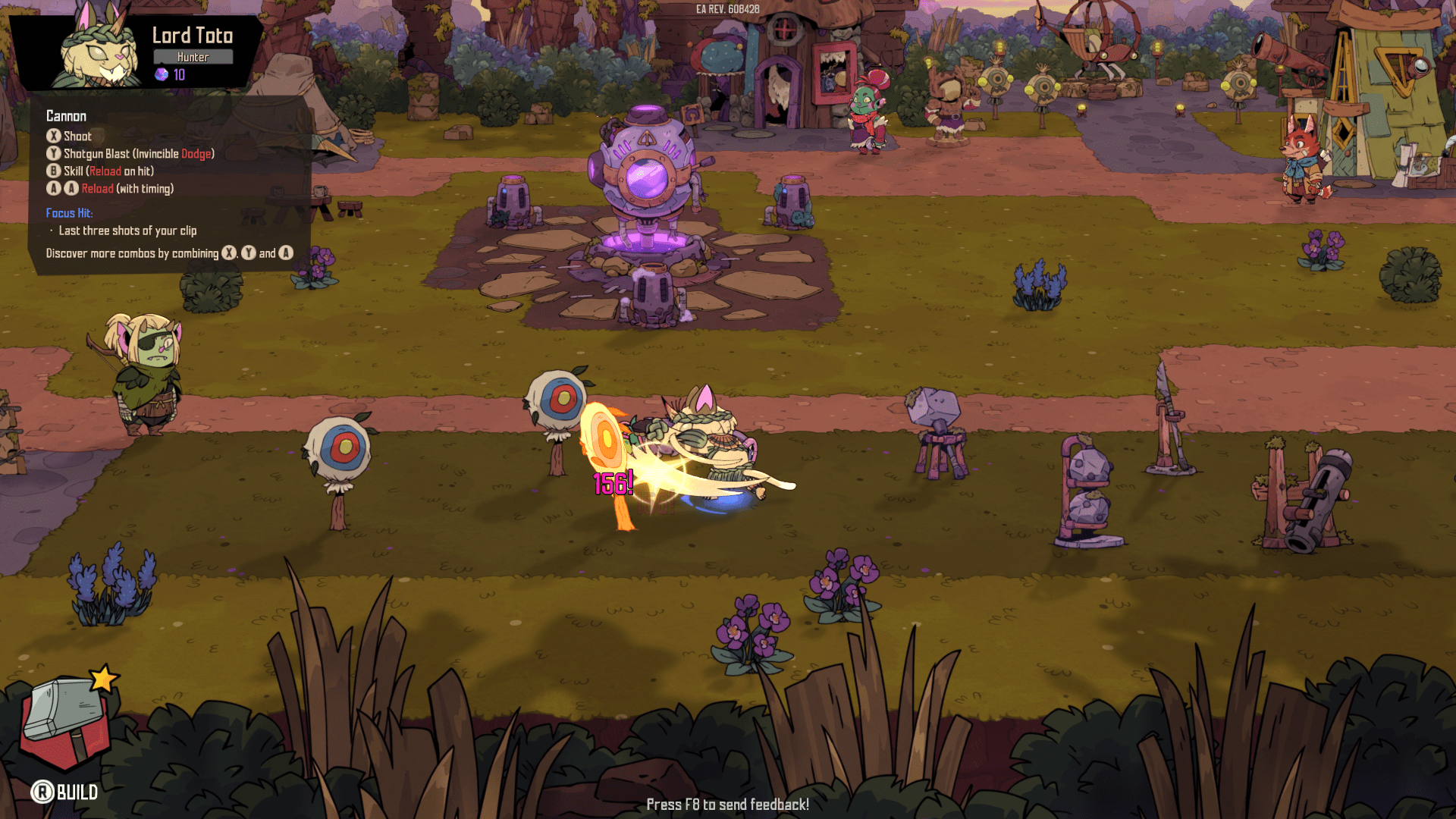Viewport: 1456px width, 819px height.
Task: Click the Y Shotgun Blast button prompt
Action: click(x=53, y=153)
